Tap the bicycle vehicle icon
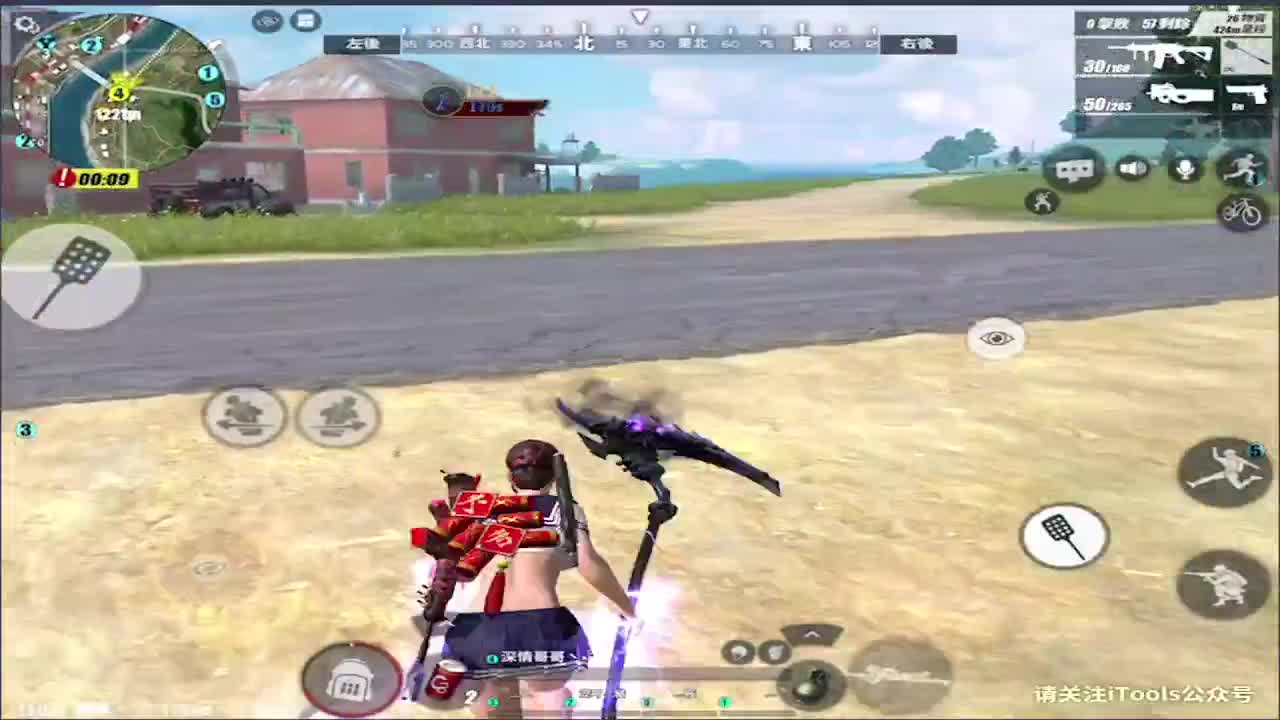1280x720 pixels. click(x=1243, y=213)
